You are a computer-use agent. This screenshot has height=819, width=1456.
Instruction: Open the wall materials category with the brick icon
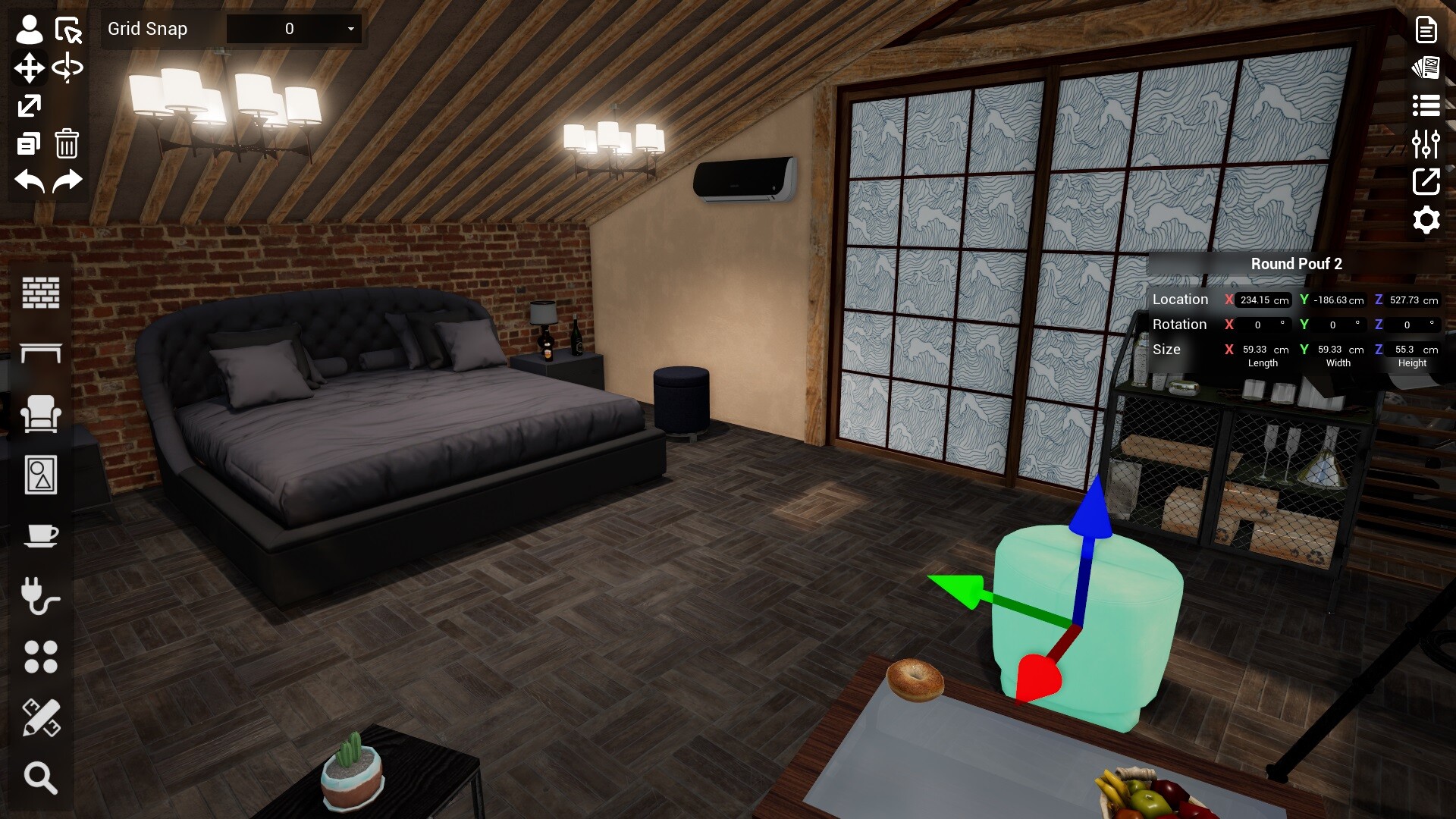tap(41, 293)
